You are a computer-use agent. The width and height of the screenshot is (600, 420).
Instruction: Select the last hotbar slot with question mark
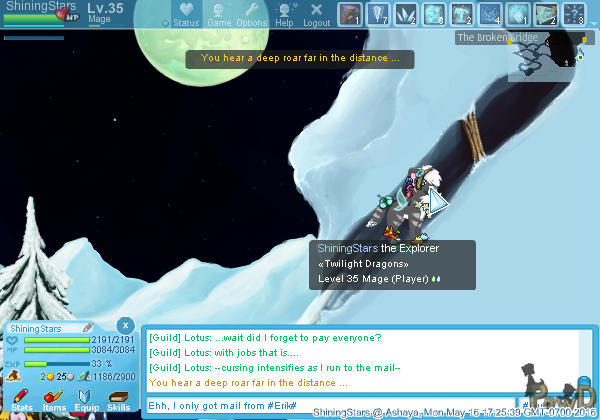pos(574,14)
